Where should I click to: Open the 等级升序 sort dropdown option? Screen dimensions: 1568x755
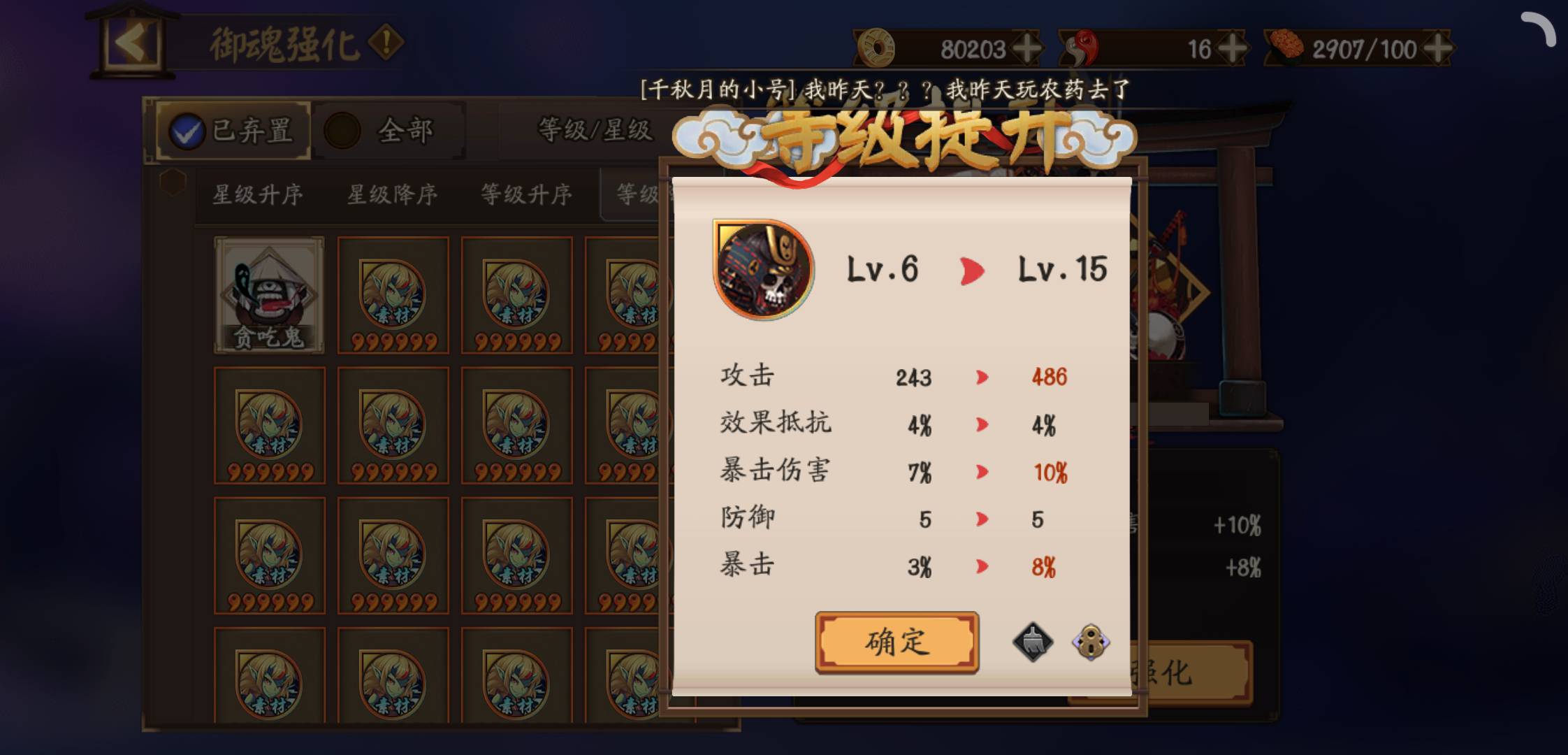pyautogui.click(x=525, y=196)
